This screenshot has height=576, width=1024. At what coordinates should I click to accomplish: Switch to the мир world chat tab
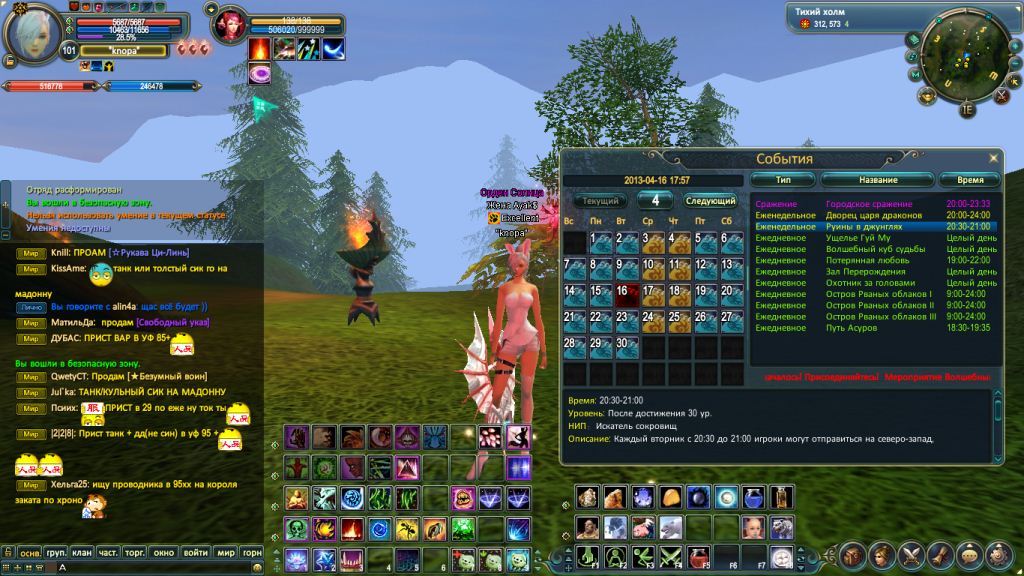[227, 552]
